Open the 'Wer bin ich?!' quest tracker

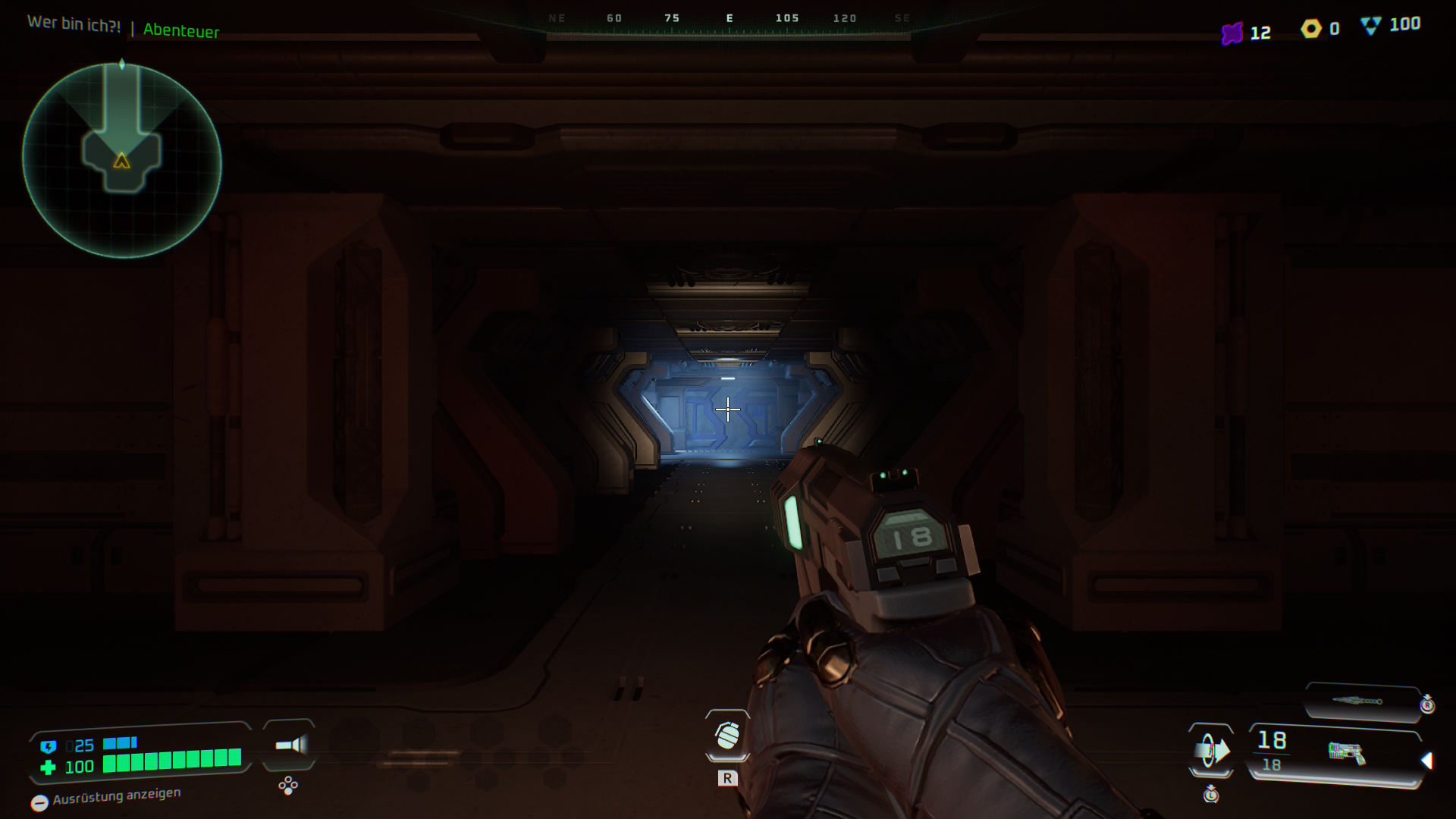click(x=74, y=24)
